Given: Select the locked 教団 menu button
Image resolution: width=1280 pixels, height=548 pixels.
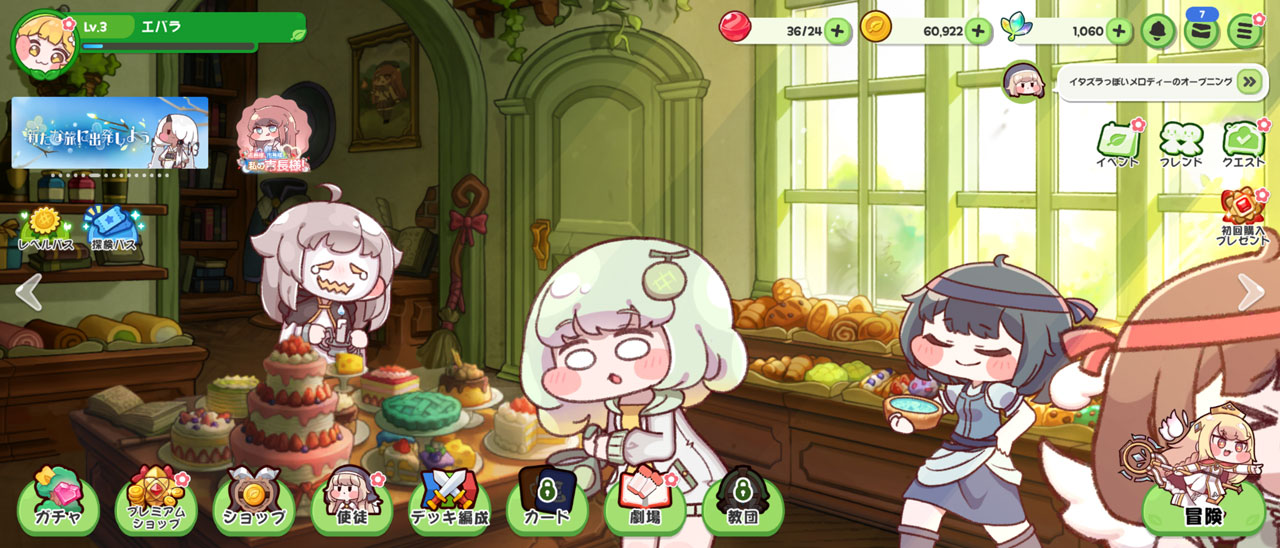Looking at the screenshot, I should click(x=743, y=503).
